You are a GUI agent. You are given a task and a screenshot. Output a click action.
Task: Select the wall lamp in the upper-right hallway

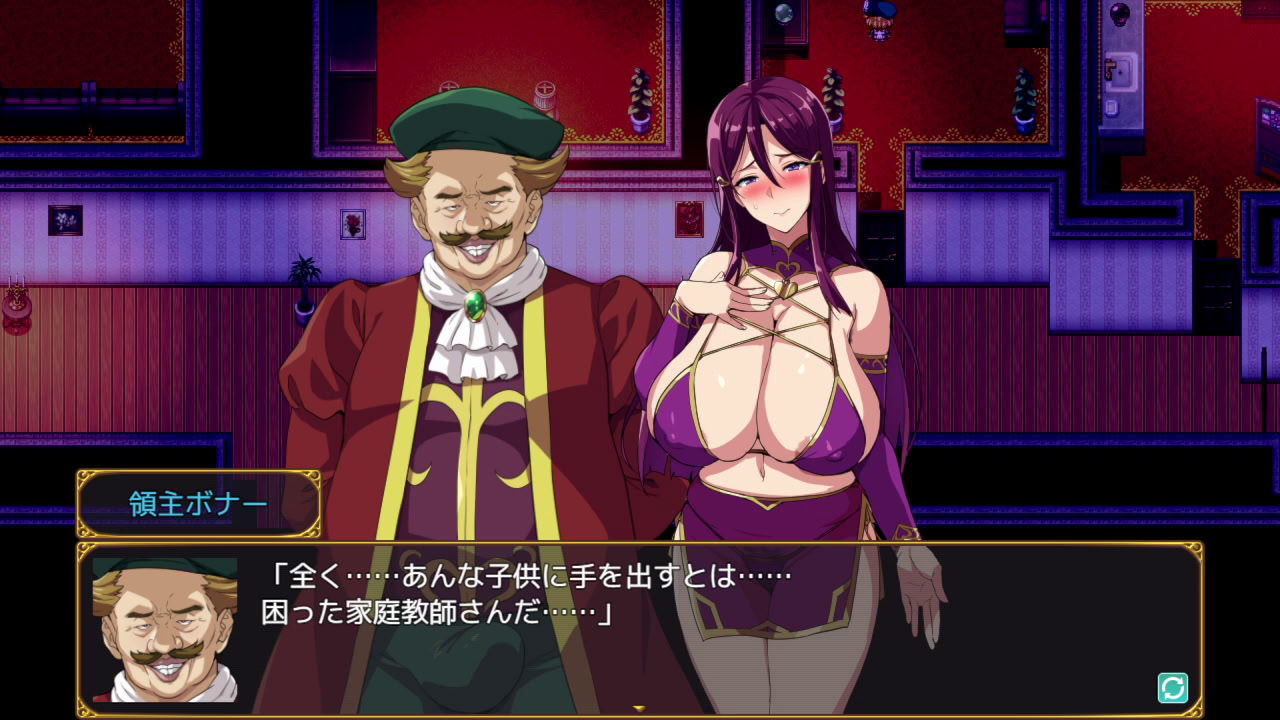pos(1118,15)
